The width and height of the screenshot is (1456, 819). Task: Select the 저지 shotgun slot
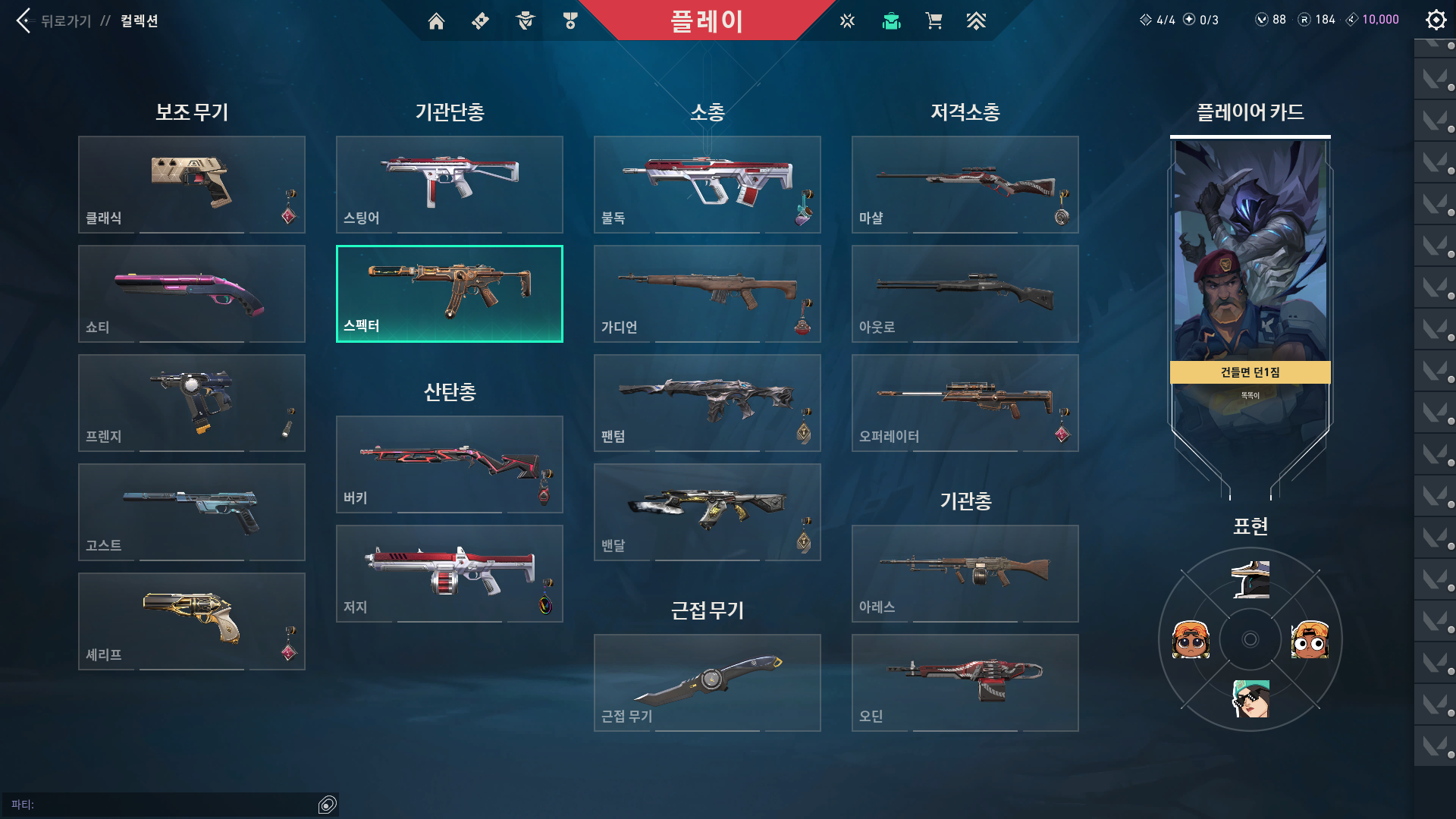tap(450, 573)
